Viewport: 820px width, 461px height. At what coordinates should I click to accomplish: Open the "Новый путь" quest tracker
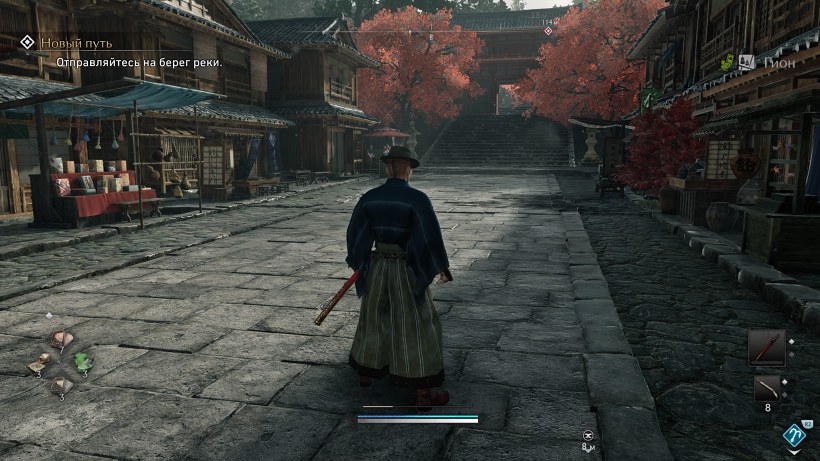[75, 43]
